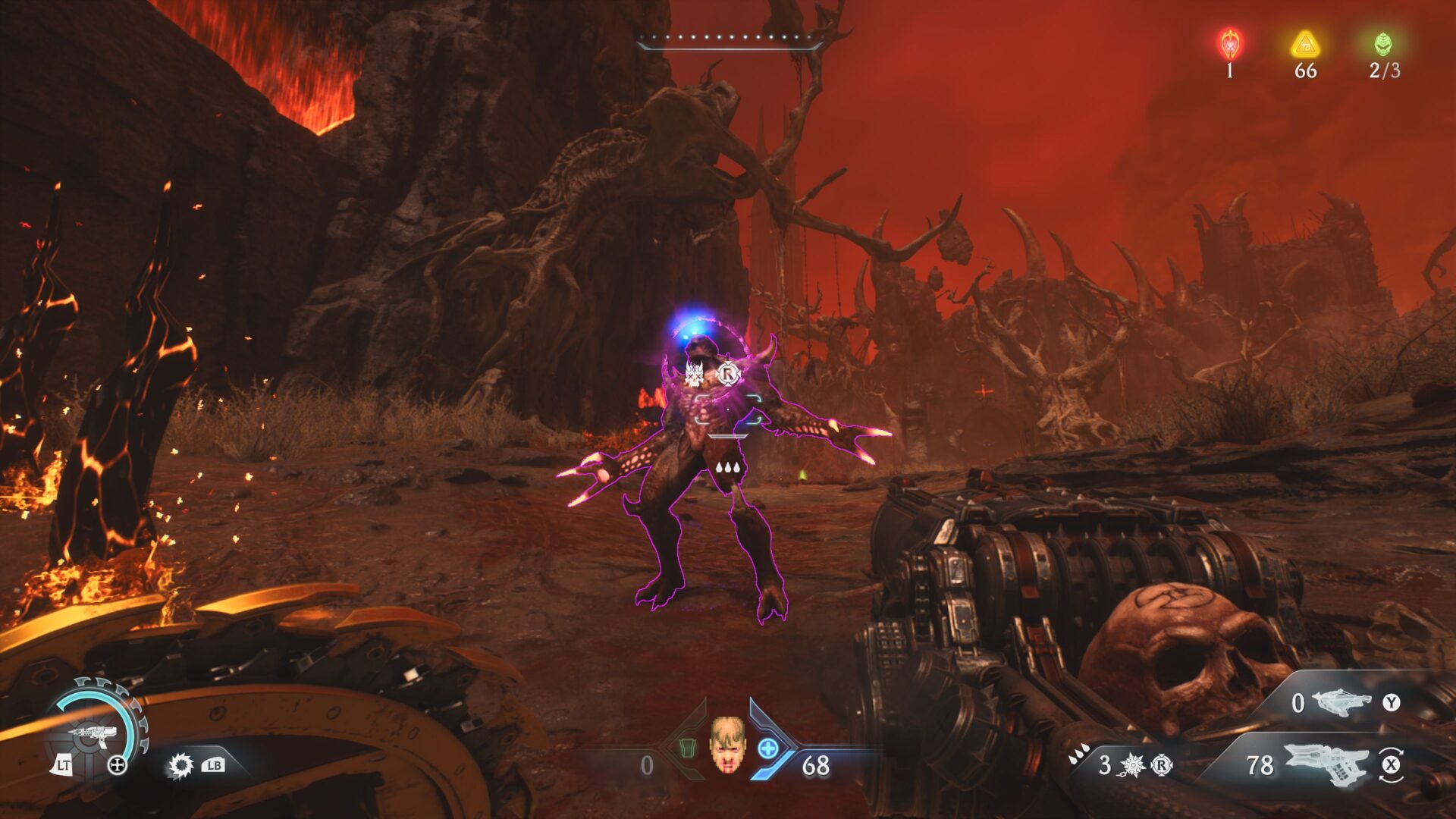Select the yellow triangle currency icon
This screenshot has height=819, width=1456.
1305,45
